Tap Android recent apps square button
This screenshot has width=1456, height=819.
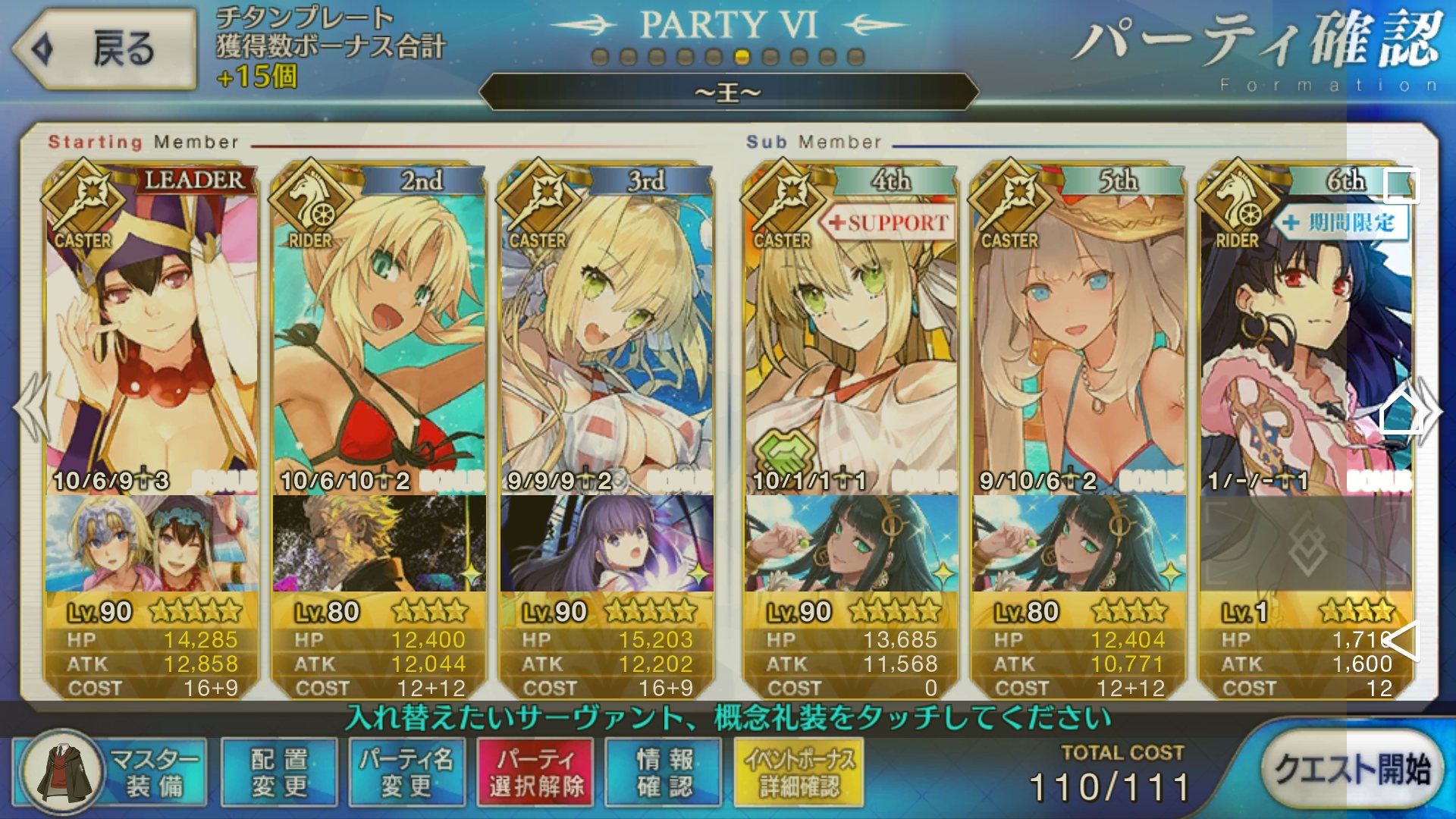tap(1401, 185)
